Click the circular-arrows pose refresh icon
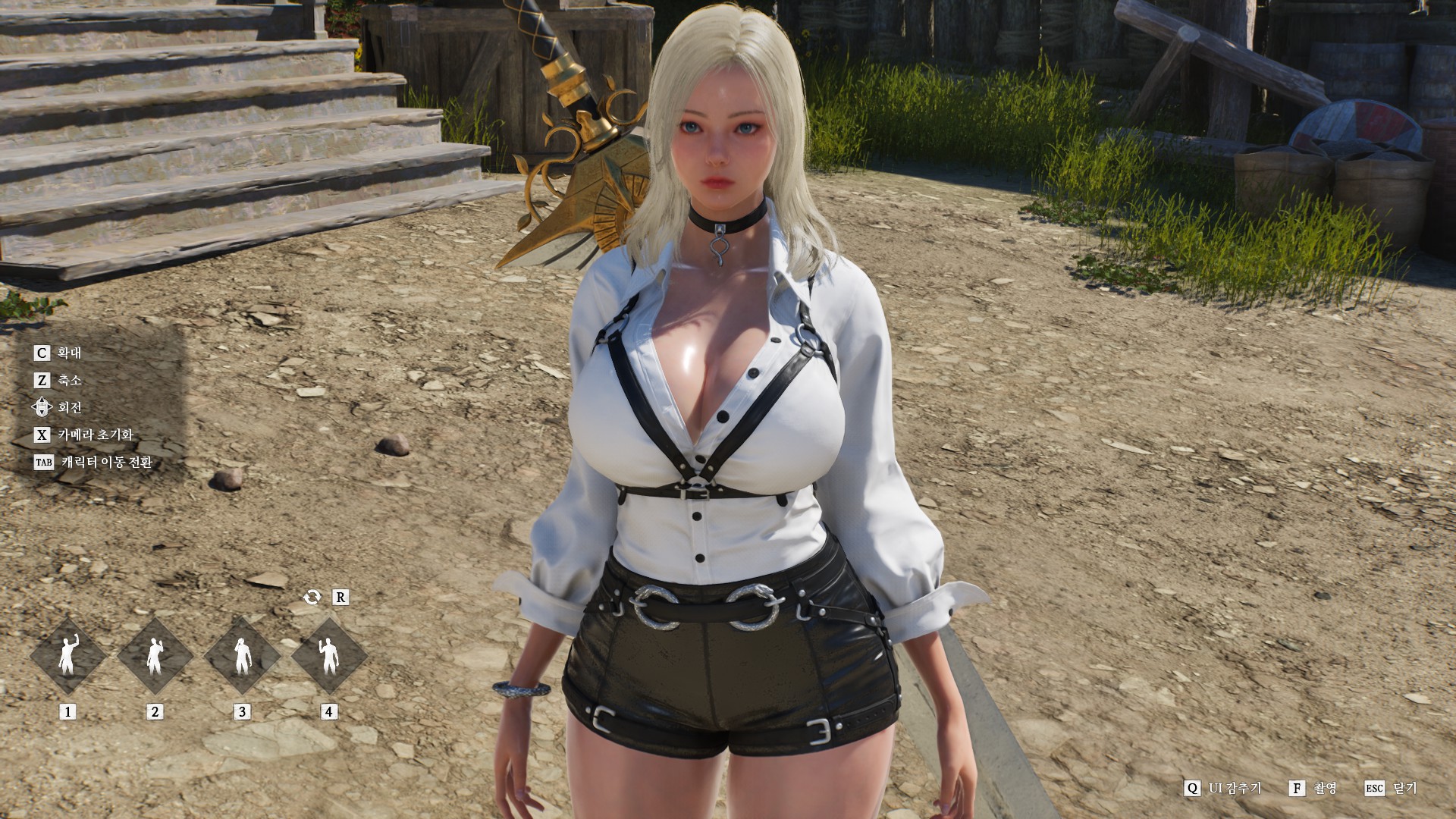The image size is (1456, 819). (x=312, y=598)
